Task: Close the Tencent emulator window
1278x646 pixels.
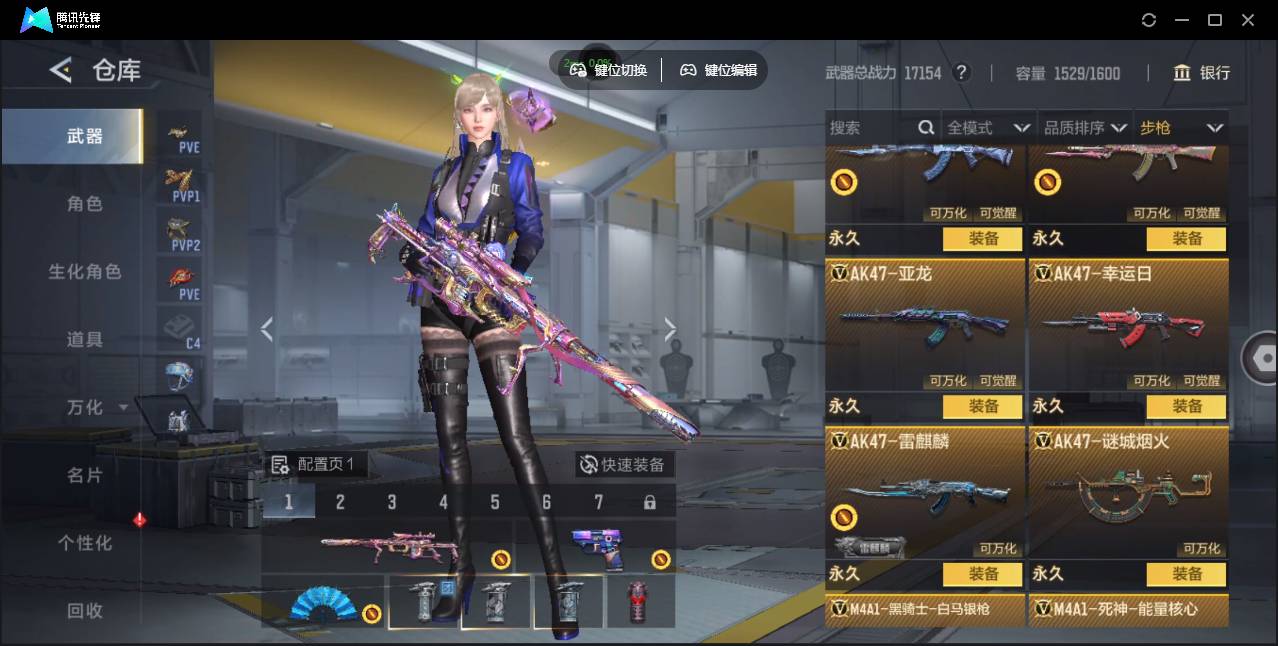Action: [1248, 20]
